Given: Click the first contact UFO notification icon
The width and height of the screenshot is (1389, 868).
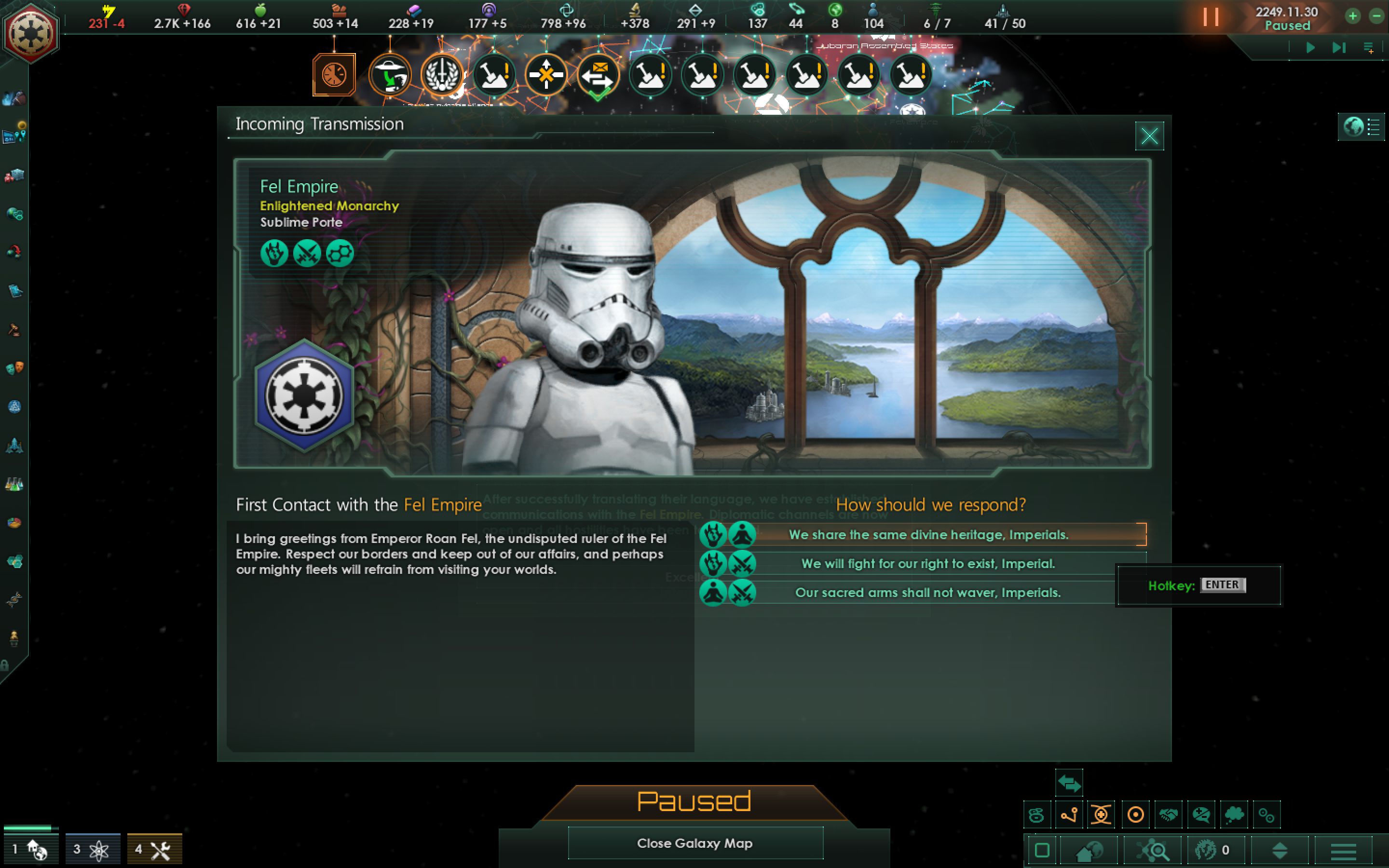Looking at the screenshot, I should (x=389, y=75).
